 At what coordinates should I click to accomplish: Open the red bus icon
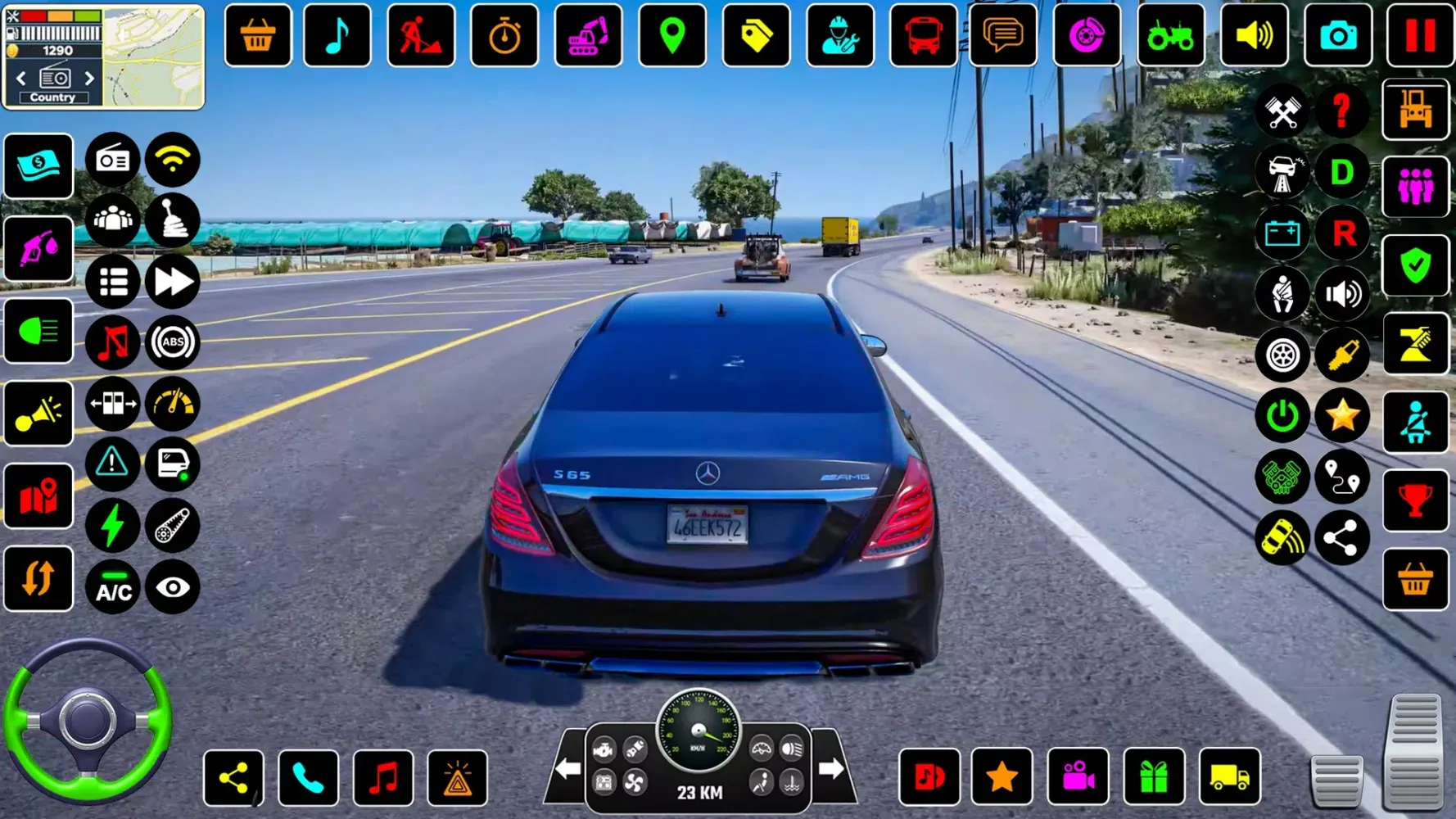[x=922, y=36]
